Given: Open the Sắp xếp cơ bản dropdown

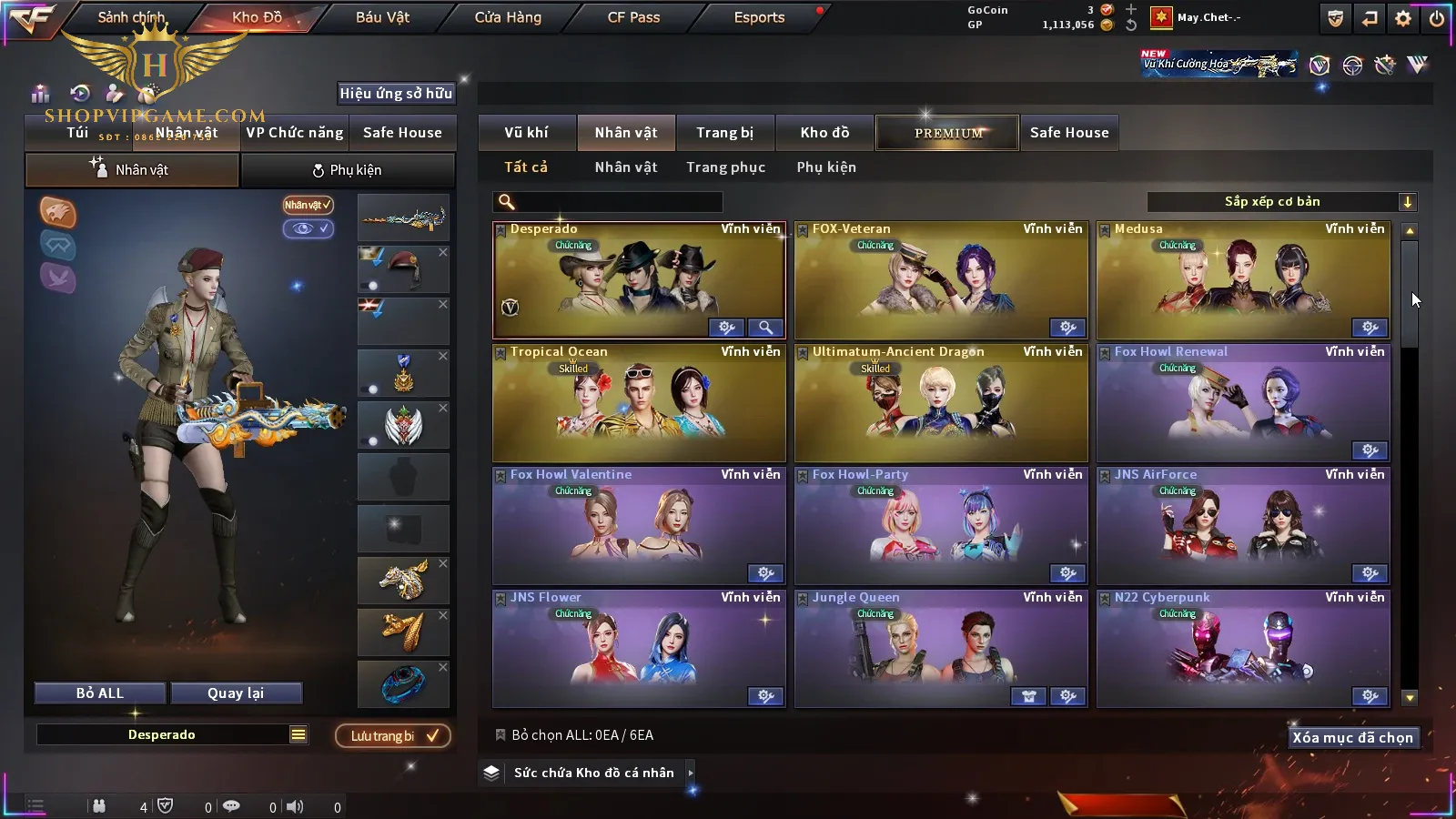Looking at the screenshot, I should coord(1281,202).
